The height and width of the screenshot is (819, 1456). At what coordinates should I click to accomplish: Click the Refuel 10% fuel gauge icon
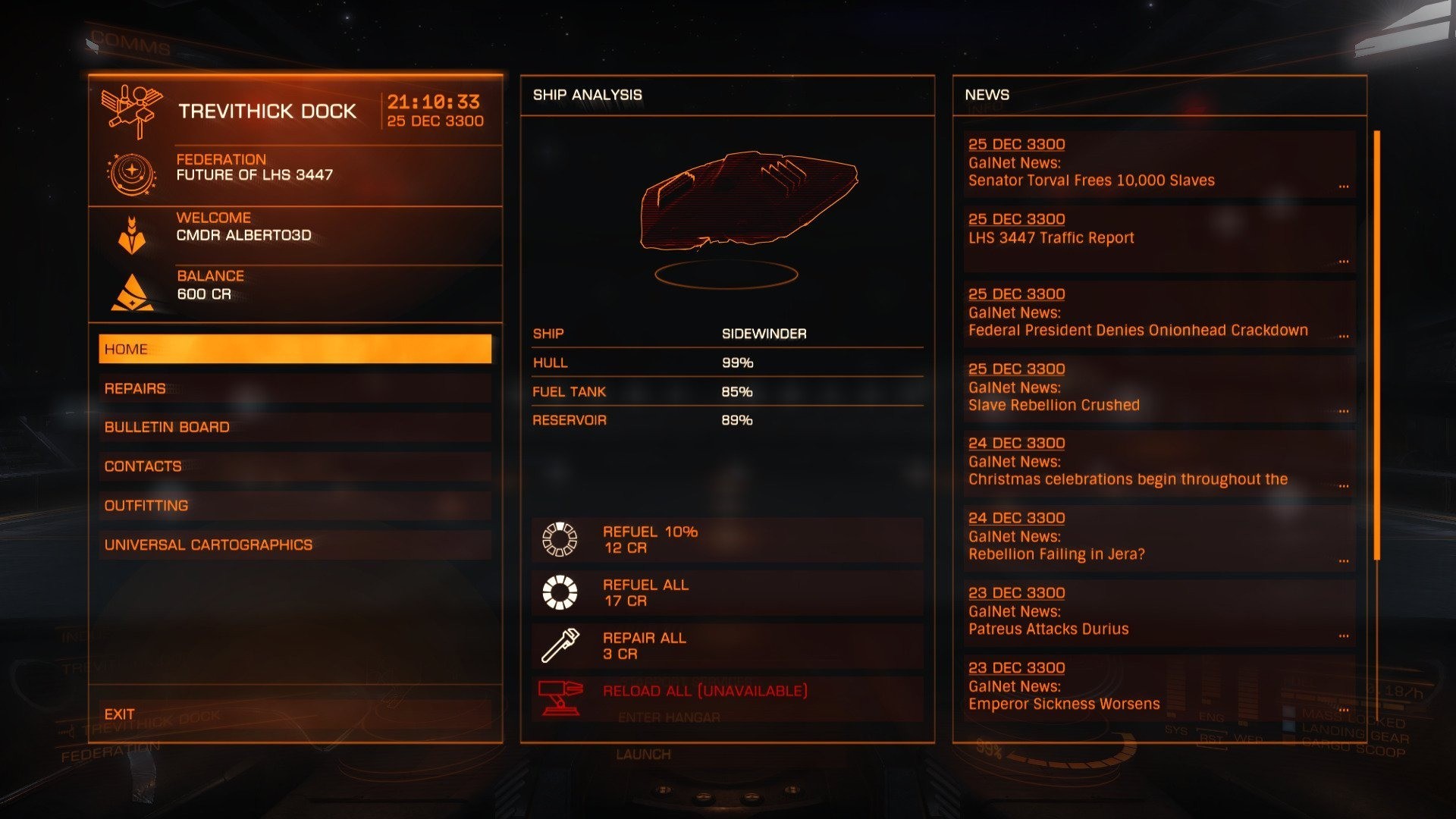[x=559, y=539]
